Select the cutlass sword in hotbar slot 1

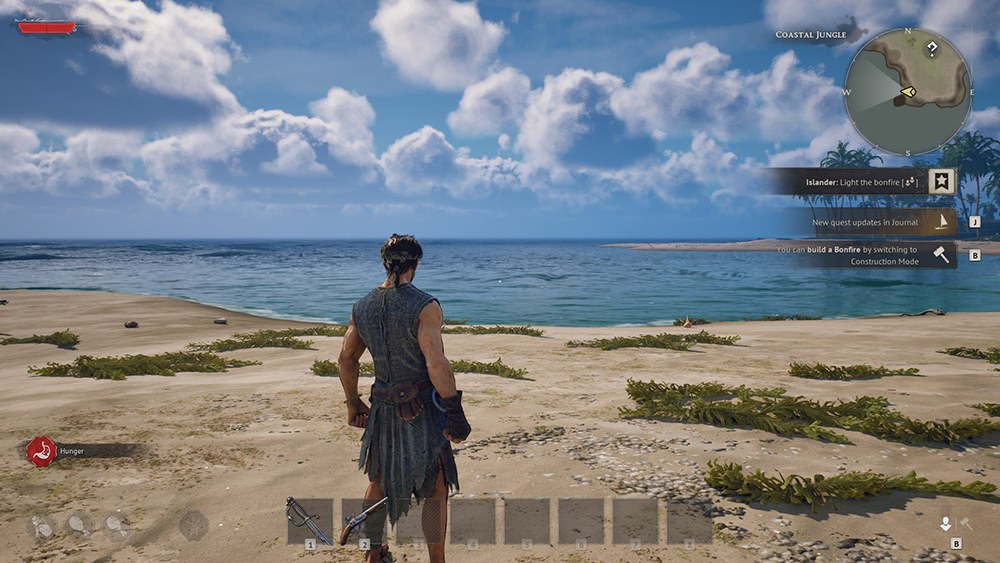[309, 520]
